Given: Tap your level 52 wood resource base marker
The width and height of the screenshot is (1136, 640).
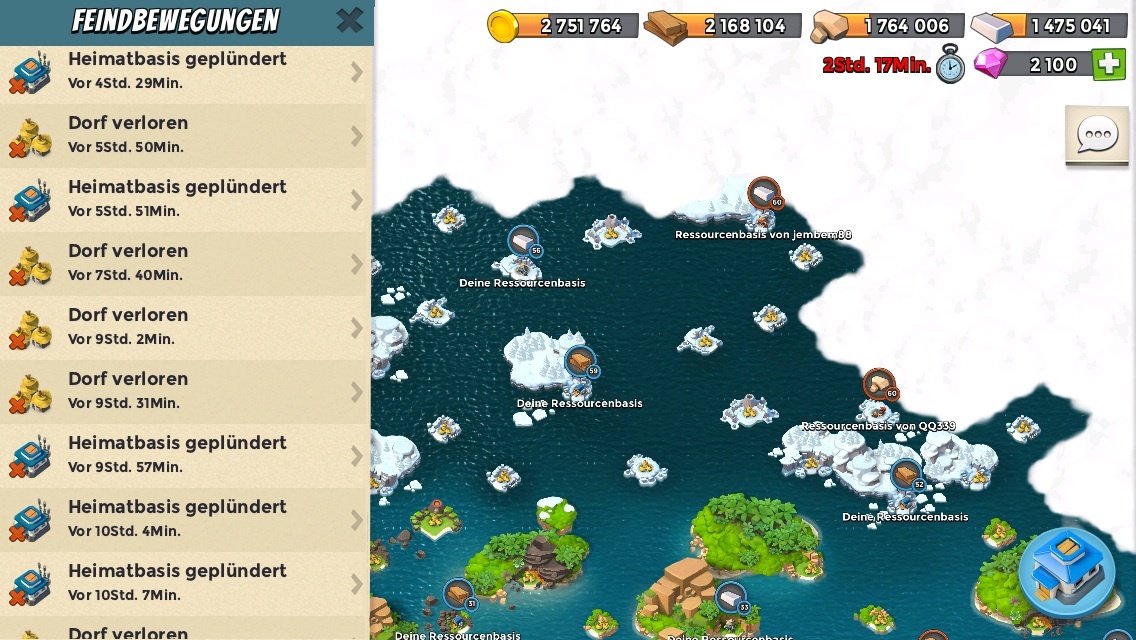Looking at the screenshot, I should pos(906,475).
